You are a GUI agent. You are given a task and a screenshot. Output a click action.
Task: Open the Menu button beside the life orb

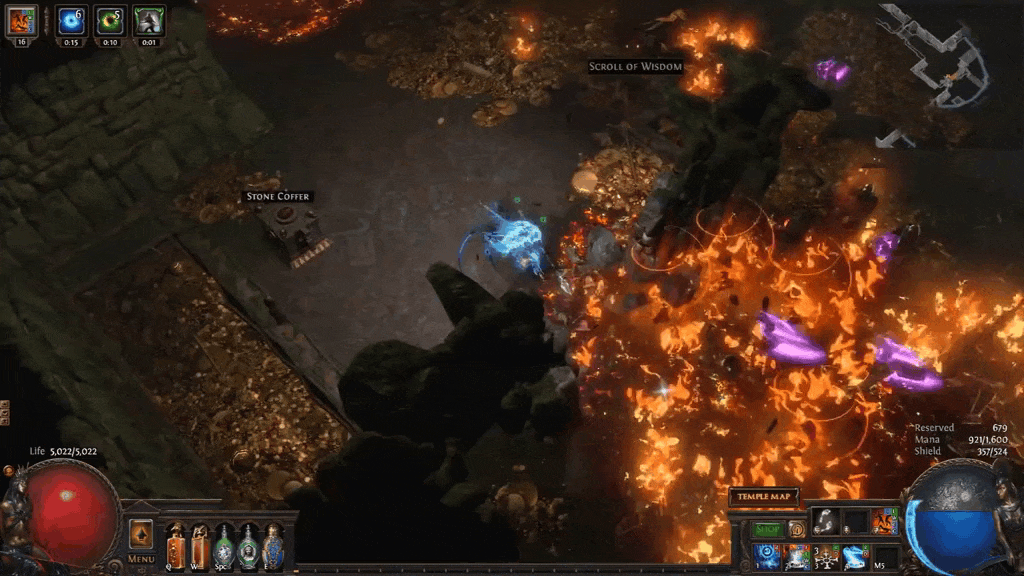tap(141, 558)
